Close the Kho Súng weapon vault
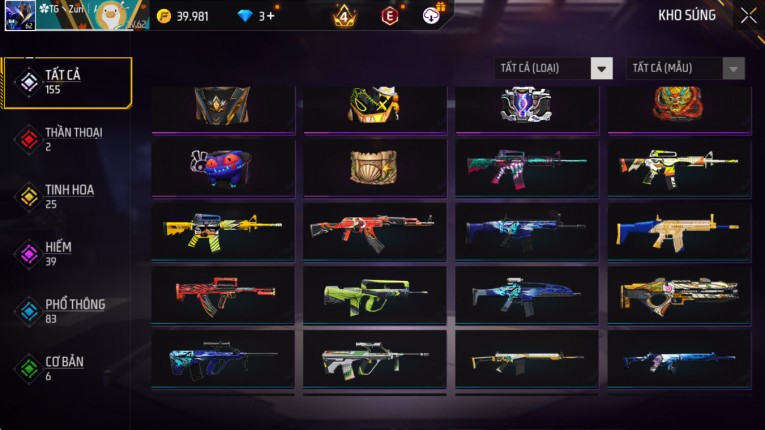 click(x=748, y=15)
